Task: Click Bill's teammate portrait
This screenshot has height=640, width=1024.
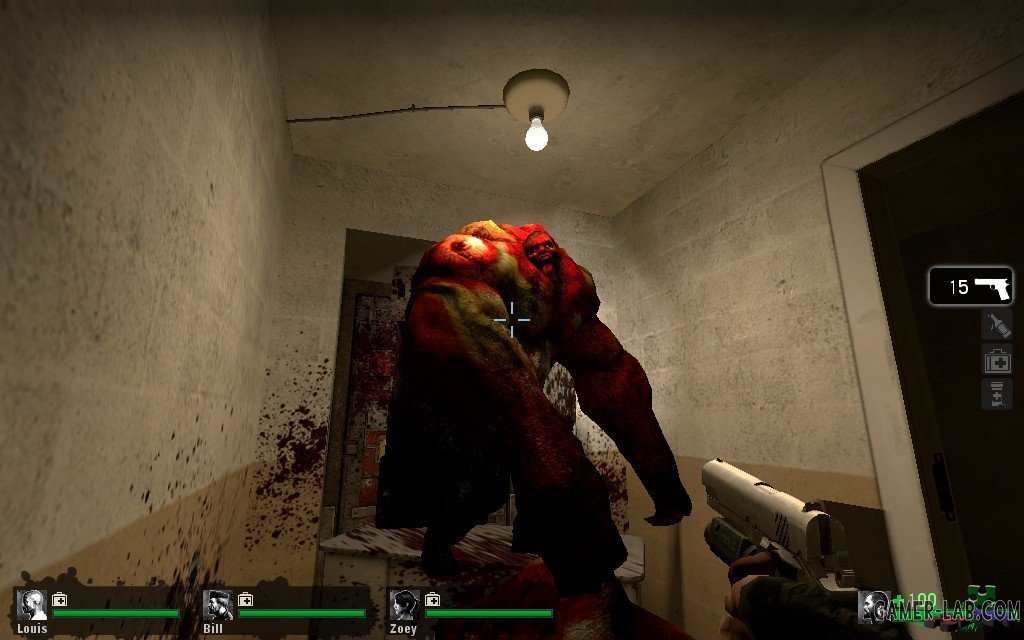Action: [218, 606]
